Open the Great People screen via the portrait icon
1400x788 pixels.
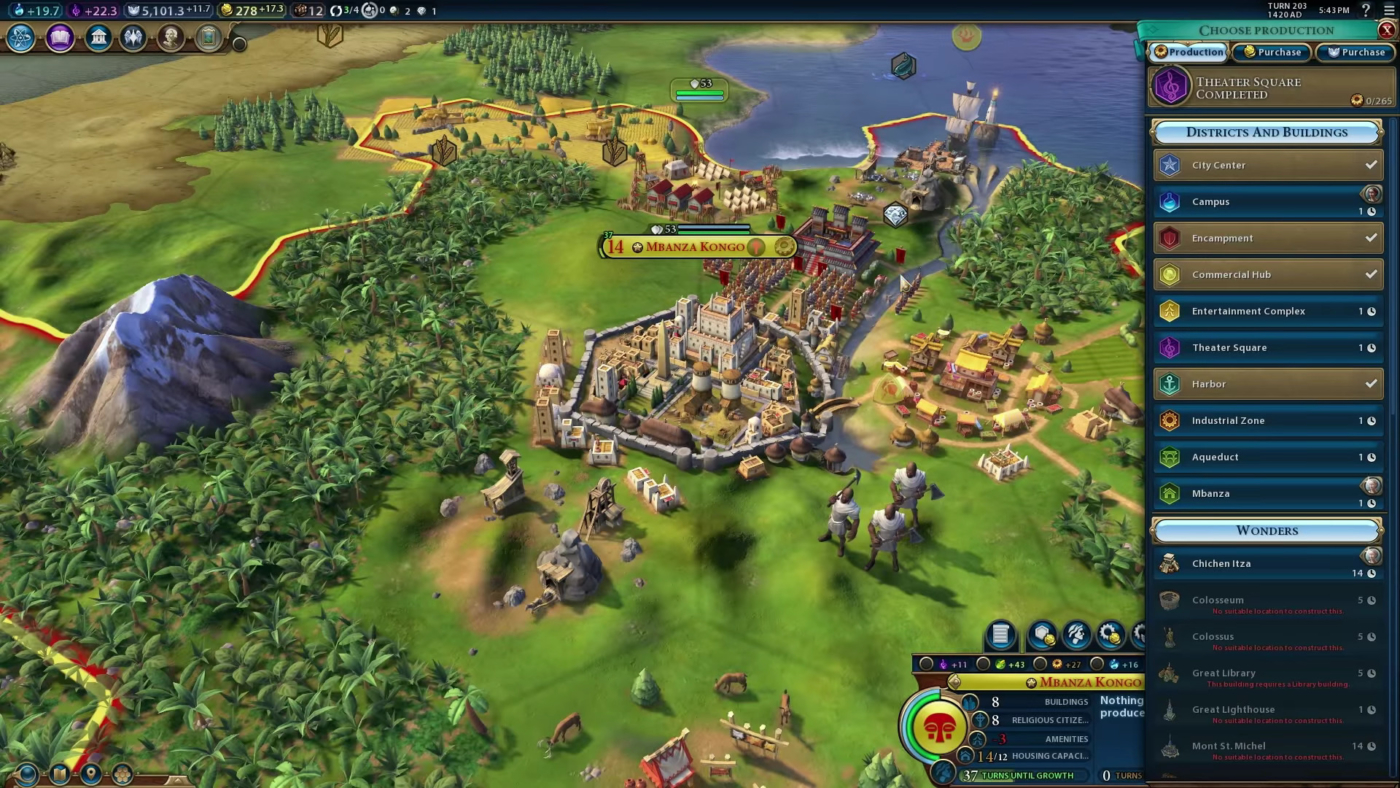[x=171, y=37]
